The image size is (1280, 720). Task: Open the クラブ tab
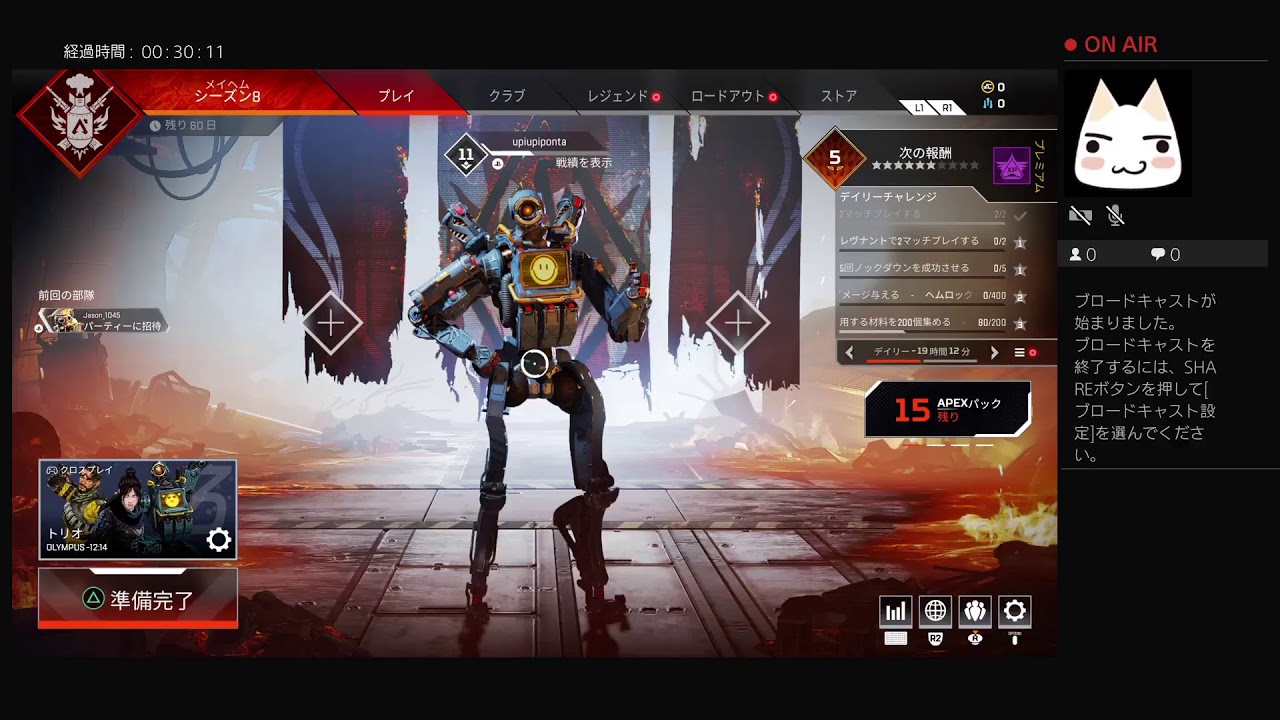(506, 96)
